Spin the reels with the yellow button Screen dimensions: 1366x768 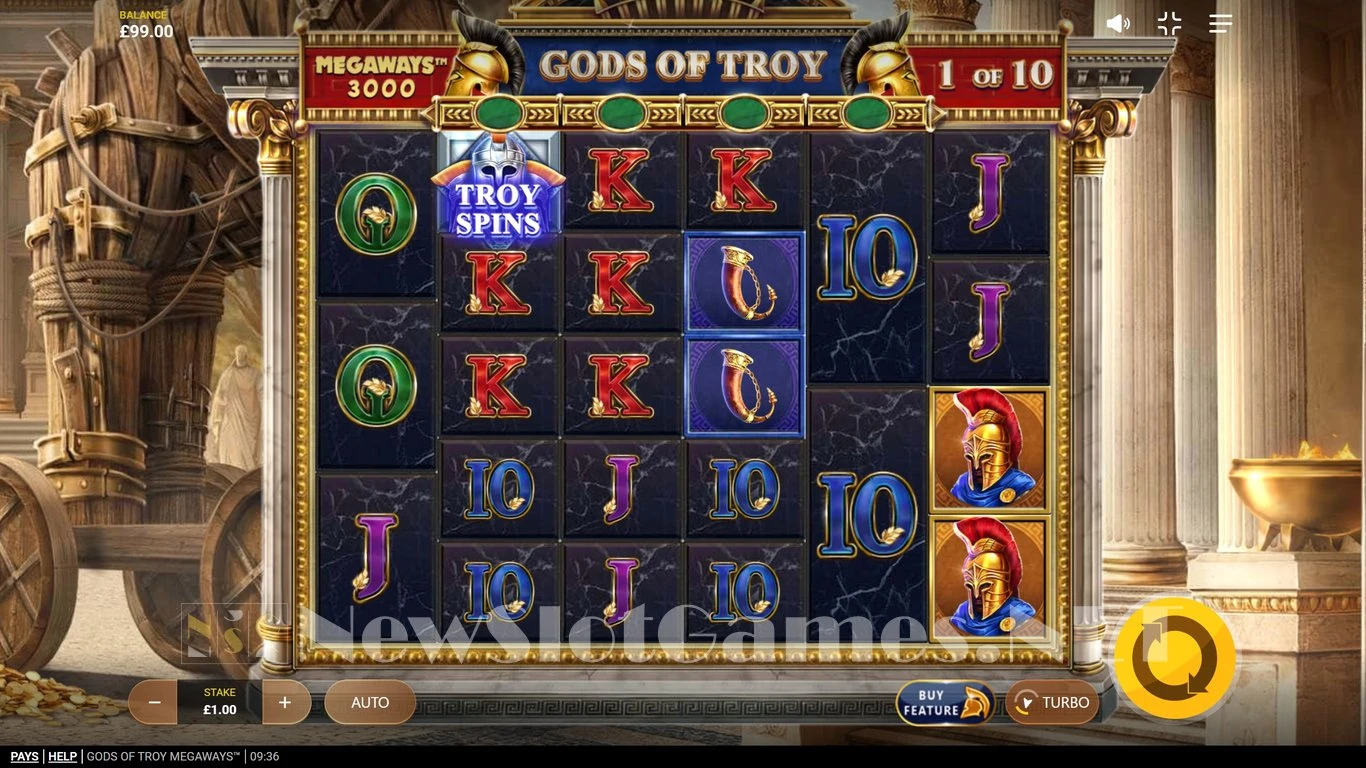click(x=1175, y=658)
